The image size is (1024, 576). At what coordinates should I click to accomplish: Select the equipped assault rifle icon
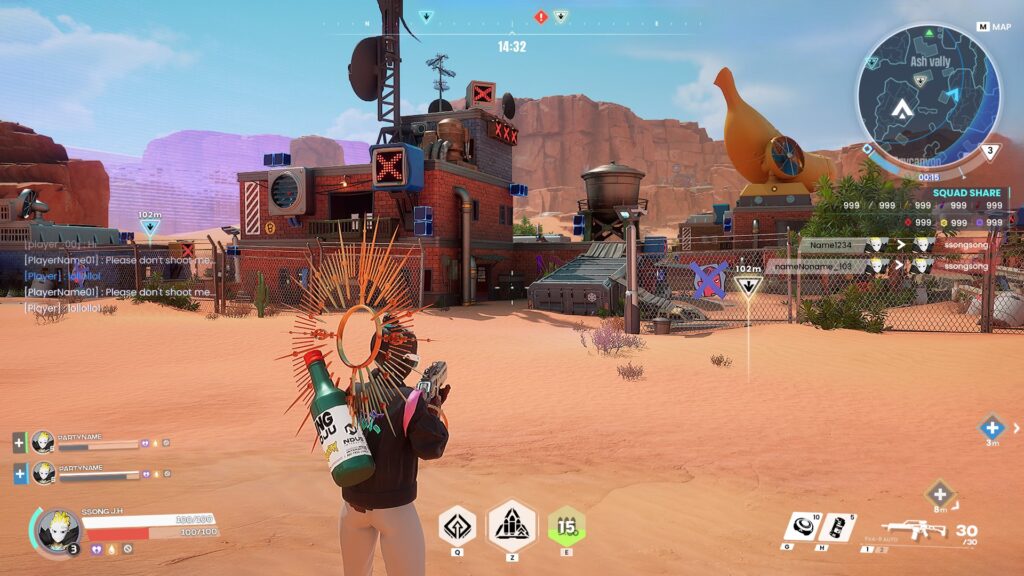pyautogui.click(x=912, y=531)
